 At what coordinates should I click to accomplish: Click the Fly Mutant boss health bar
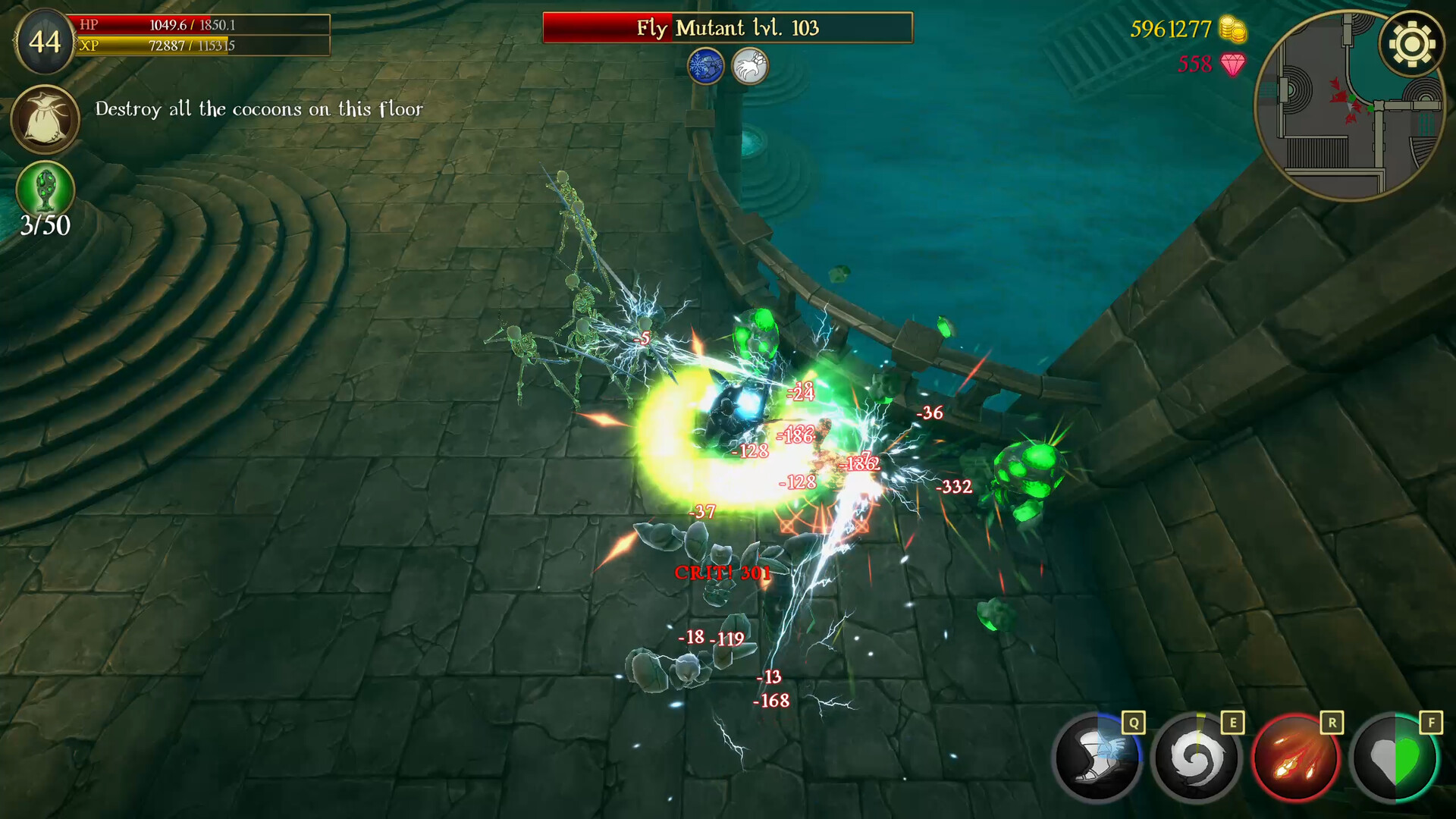coord(727,28)
